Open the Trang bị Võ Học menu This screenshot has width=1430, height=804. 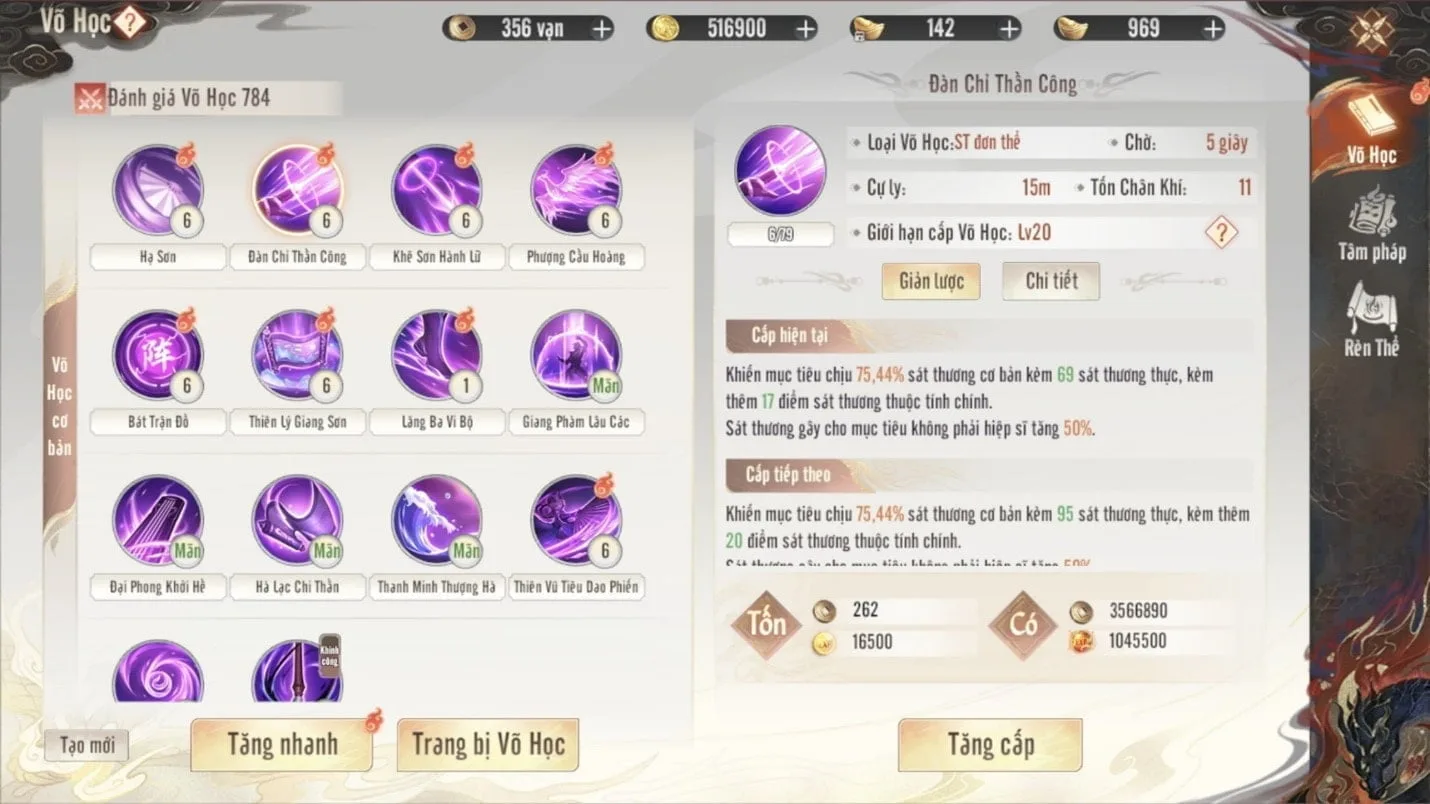pyautogui.click(x=488, y=745)
